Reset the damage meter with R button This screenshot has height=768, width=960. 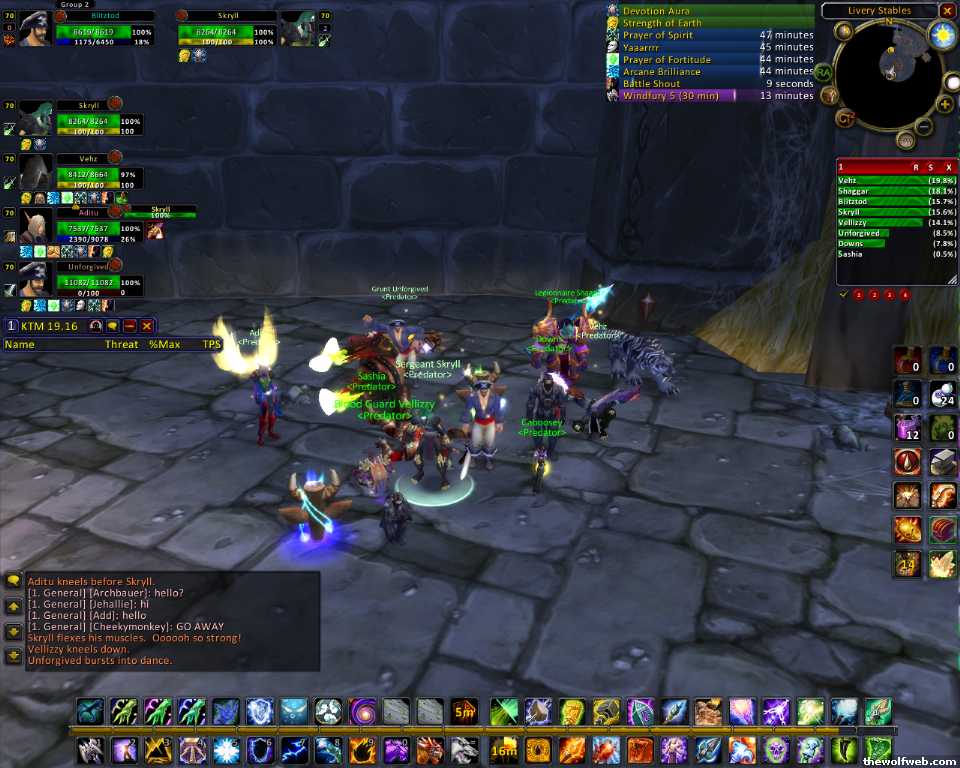916,167
